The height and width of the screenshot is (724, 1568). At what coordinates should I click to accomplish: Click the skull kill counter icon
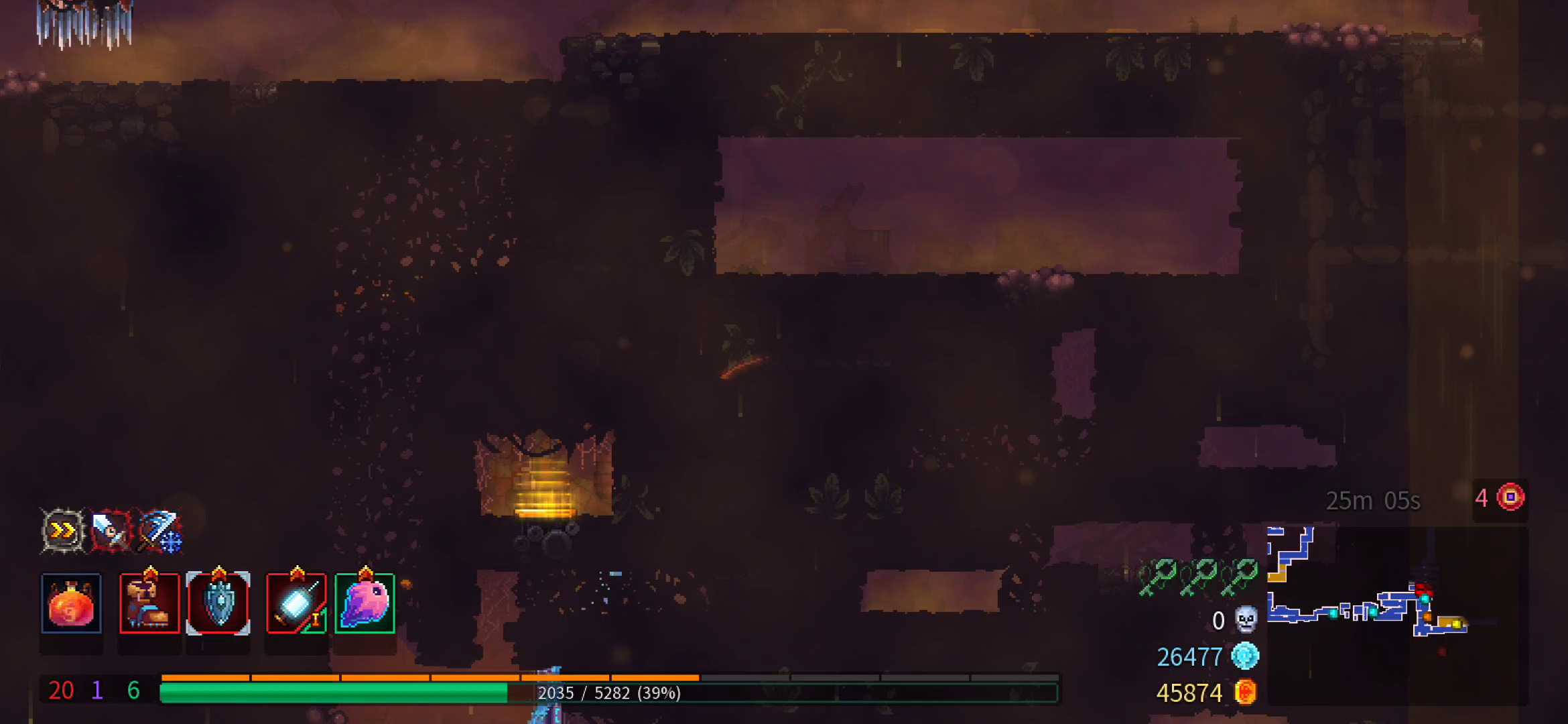pos(1246,619)
